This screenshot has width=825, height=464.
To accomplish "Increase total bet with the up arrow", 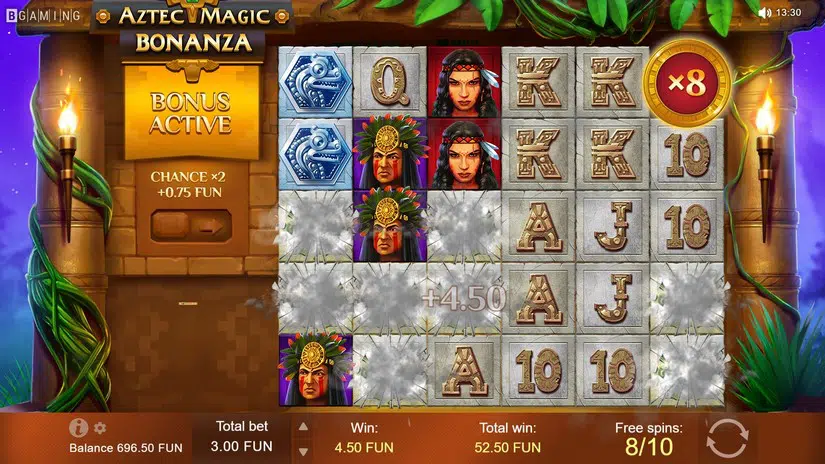I will [304, 426].
